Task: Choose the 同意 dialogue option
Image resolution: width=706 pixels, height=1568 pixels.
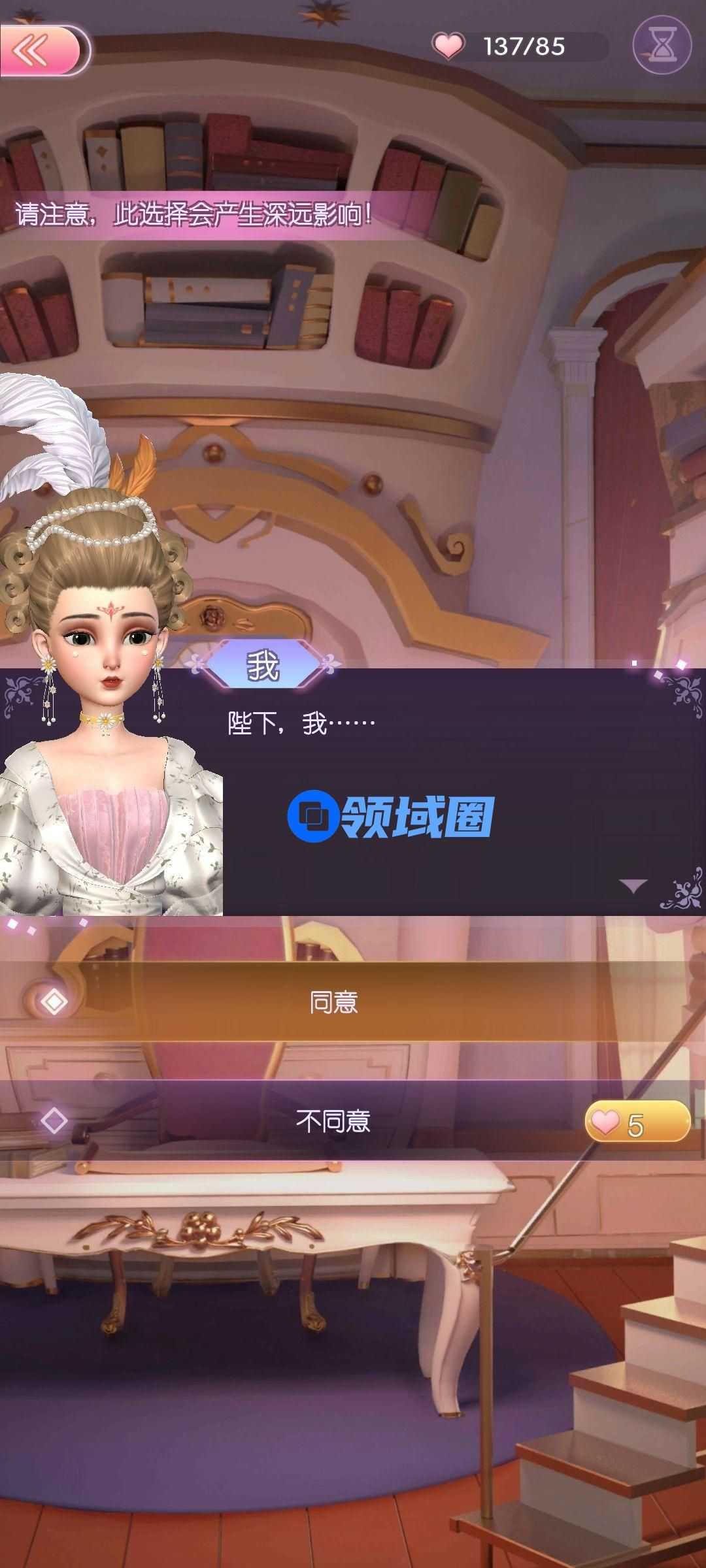Action: pyautogui.click(x=333, y=1002)
